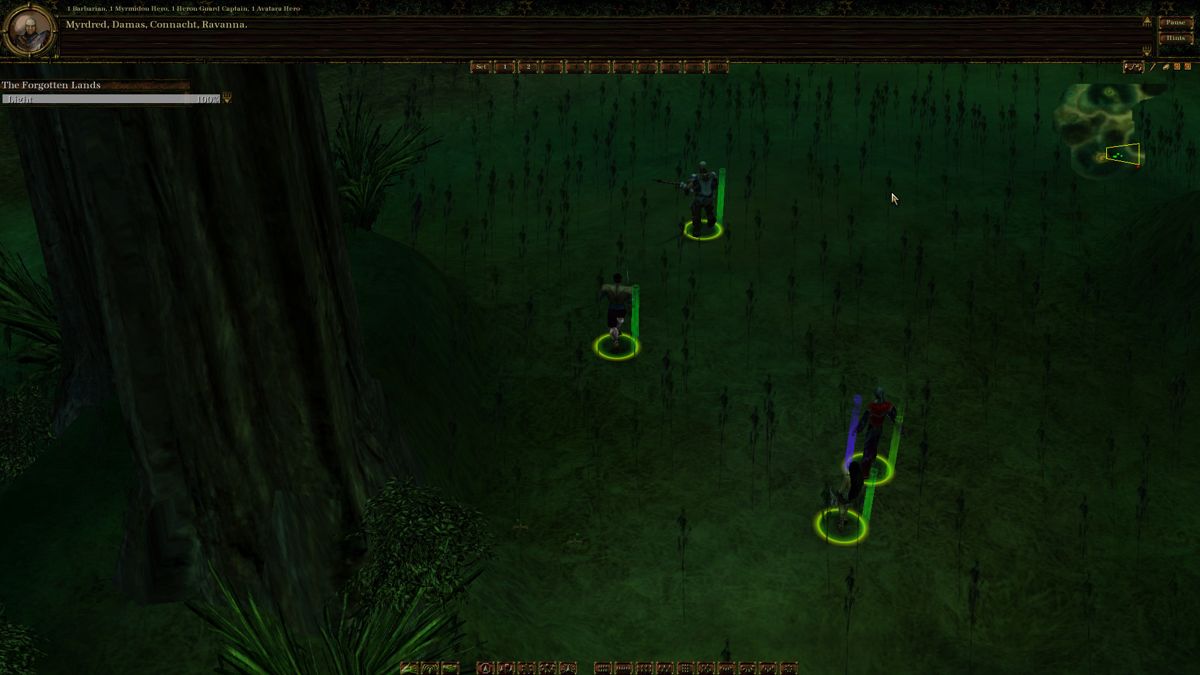Pause the game with the Pause button
Viewport: 1200px width, 675px height.
click(1175, 22)
